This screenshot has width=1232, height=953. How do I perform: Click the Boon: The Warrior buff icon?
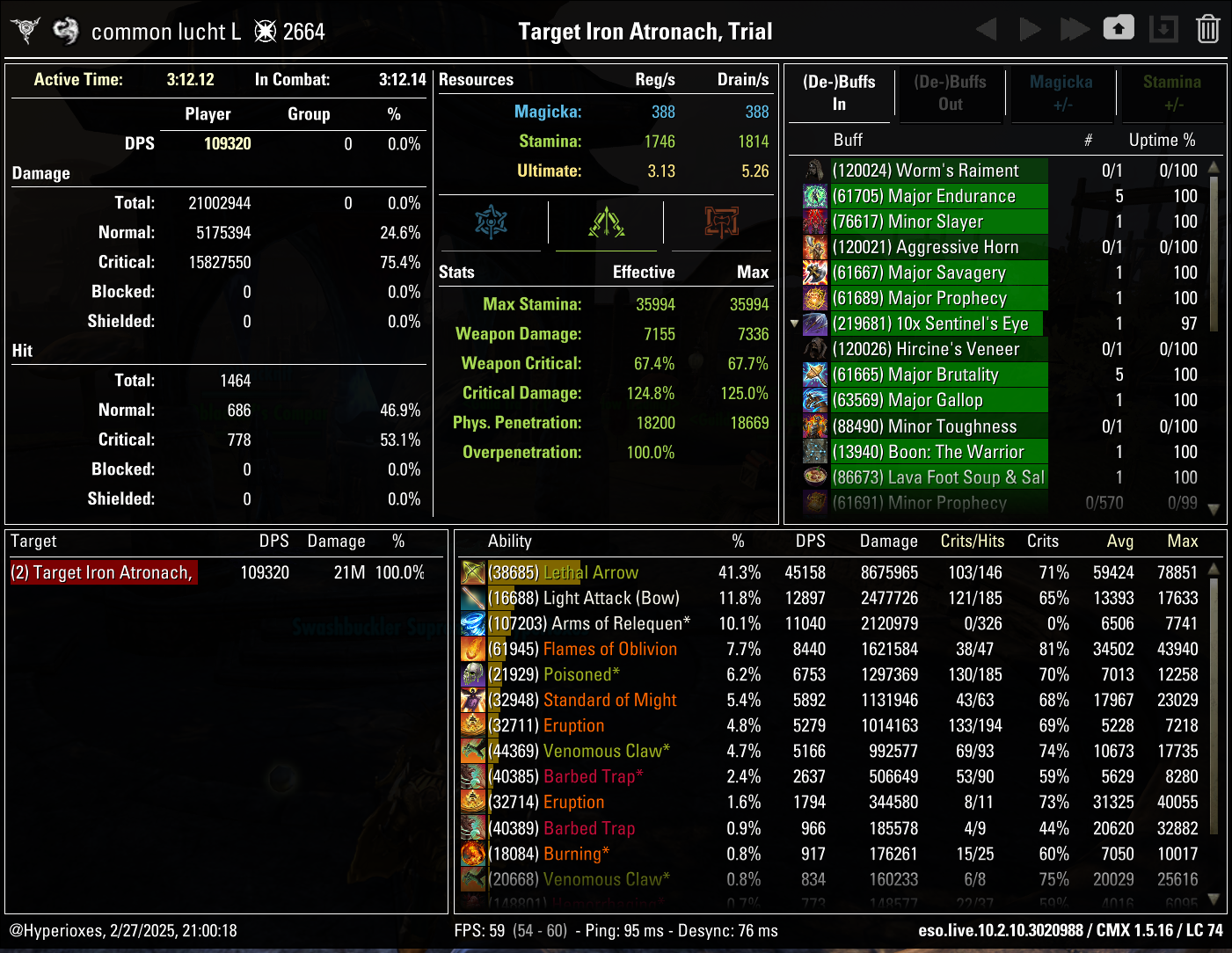[x=815, y=452]
